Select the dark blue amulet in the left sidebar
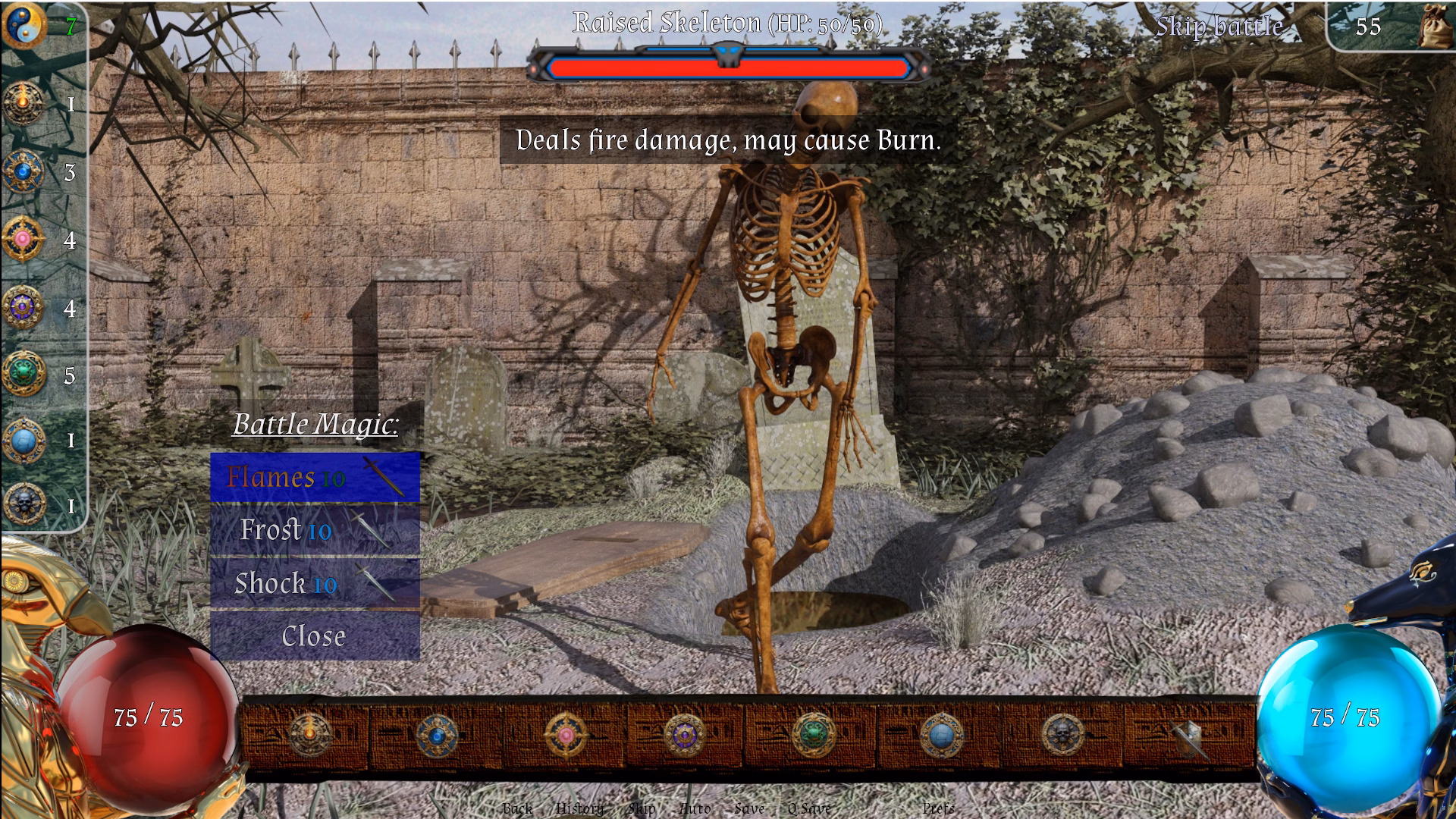 [x=23, y=171]
